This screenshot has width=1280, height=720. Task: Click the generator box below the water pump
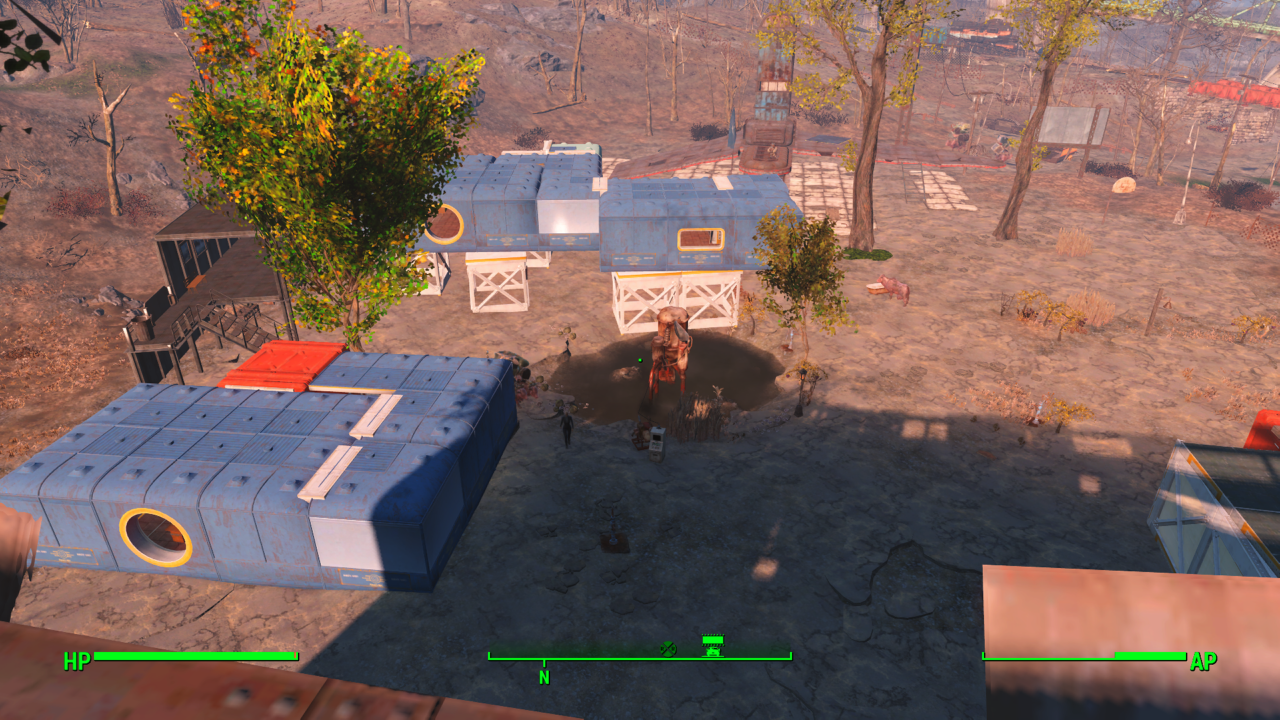click(657, 443)
